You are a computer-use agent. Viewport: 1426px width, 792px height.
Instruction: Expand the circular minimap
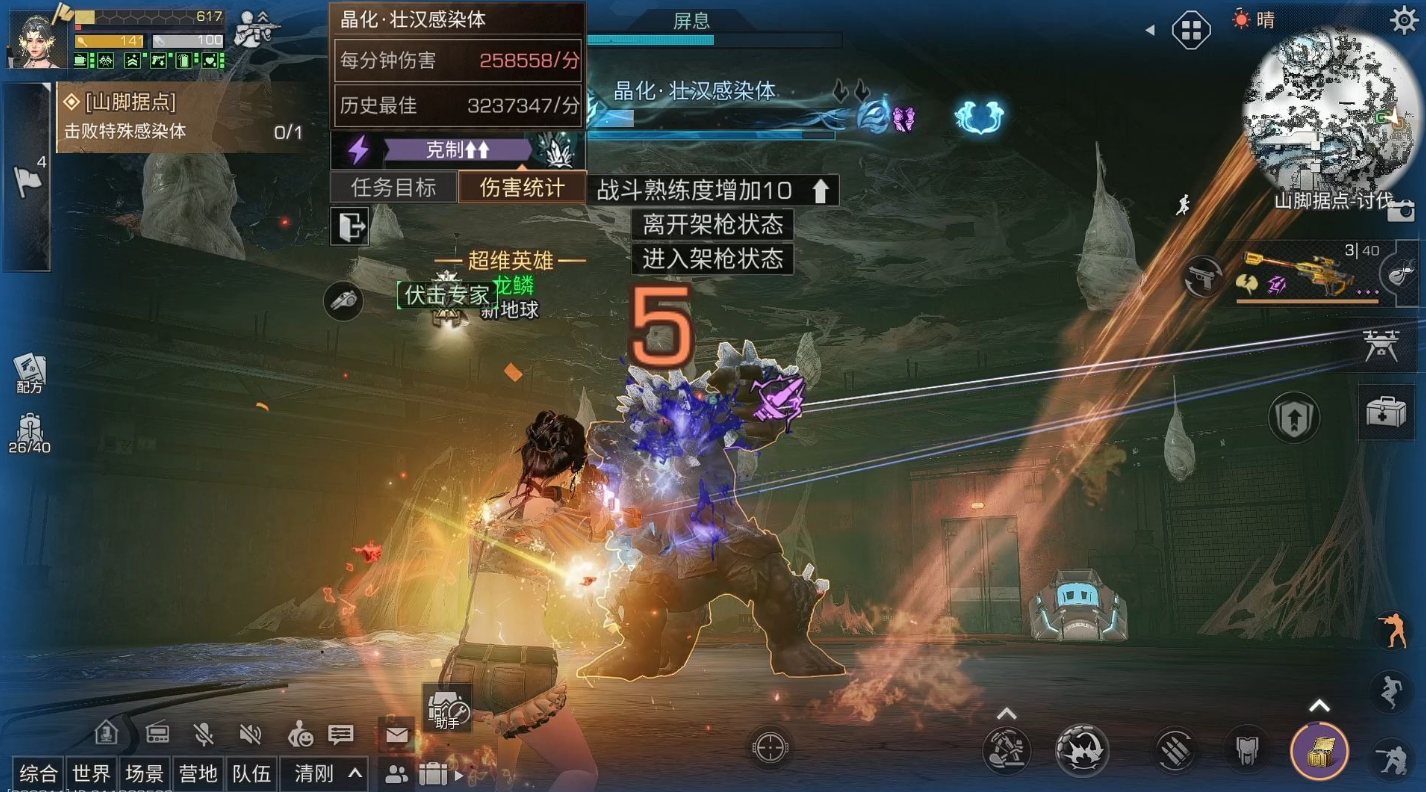pyautogui.click(x=1320, y=108)
